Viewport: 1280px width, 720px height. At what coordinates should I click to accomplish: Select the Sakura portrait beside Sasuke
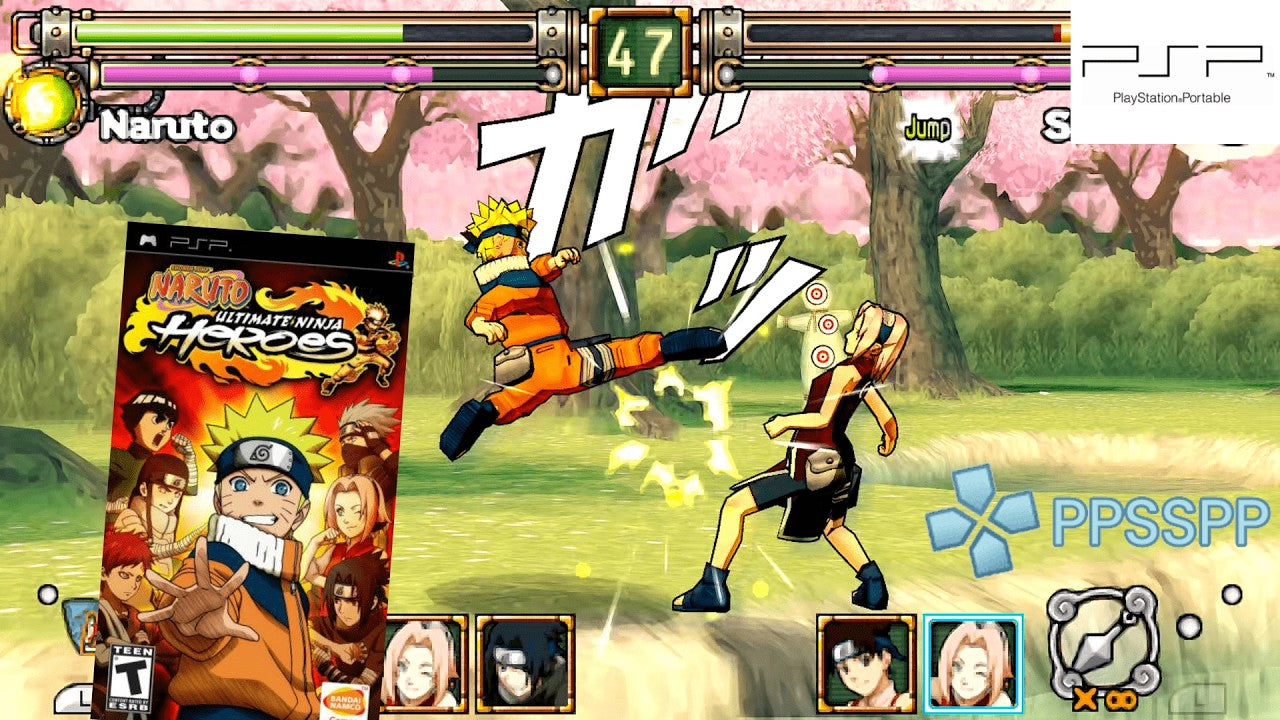pos(424,663)
